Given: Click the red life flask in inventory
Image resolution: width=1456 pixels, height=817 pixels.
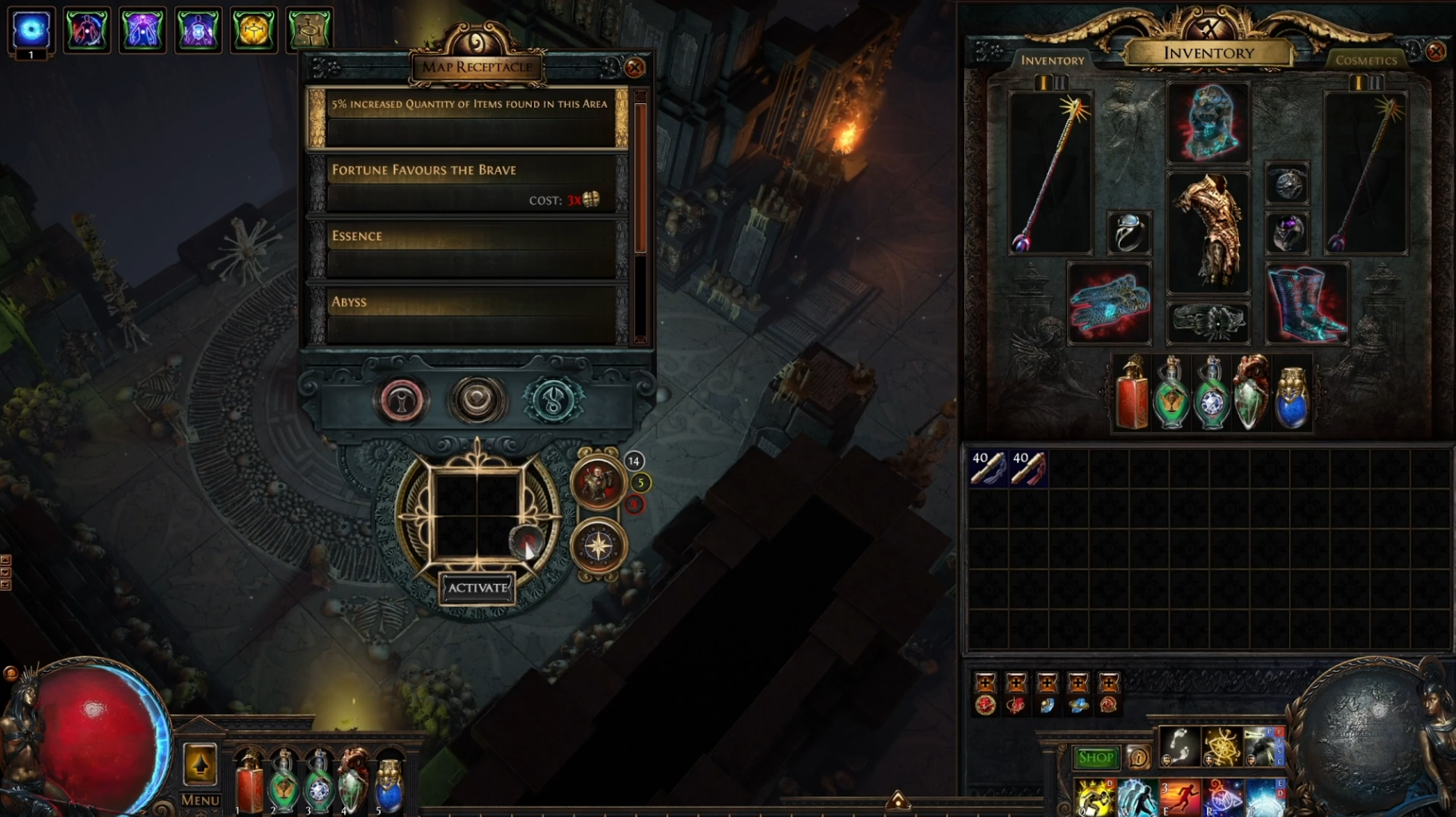Looking at the screenshot, I should pyautogui.click(x=1131, y=394).
